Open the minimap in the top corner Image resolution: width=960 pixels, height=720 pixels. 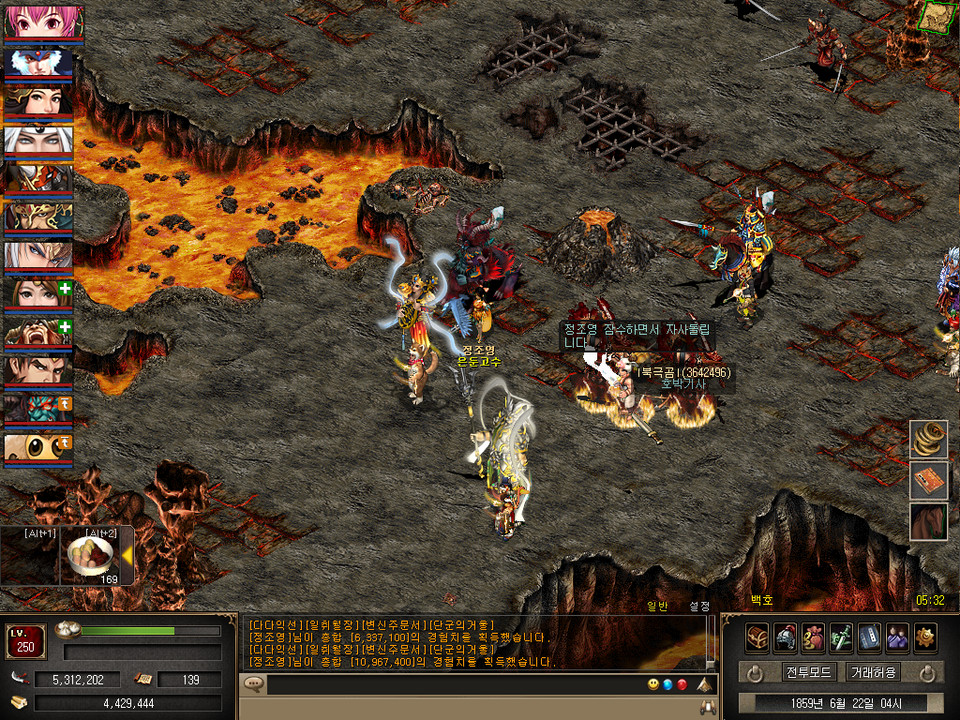pyautogui.click(x=937, y=17)
